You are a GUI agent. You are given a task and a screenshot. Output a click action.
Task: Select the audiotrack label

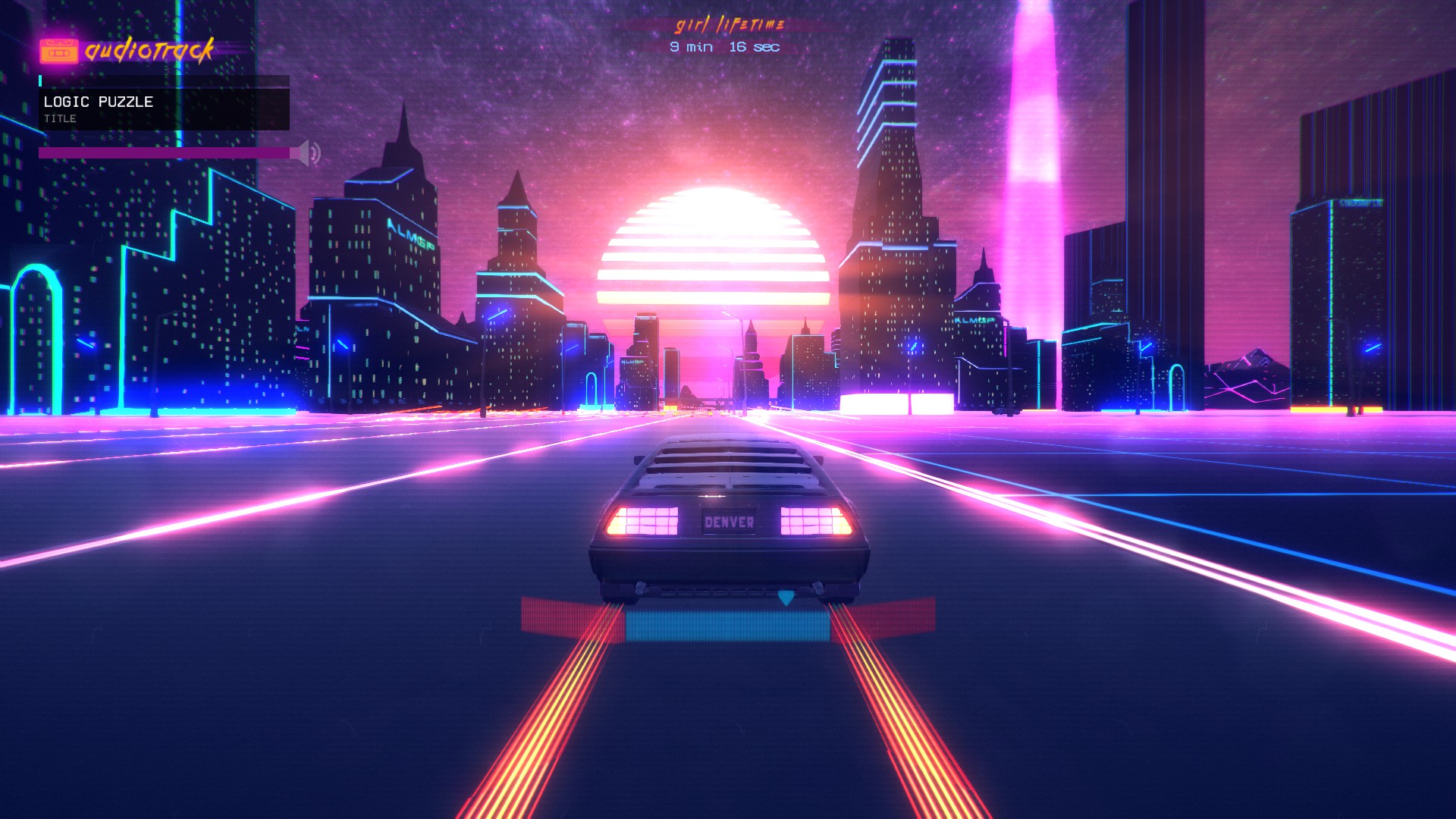point(152,52)
